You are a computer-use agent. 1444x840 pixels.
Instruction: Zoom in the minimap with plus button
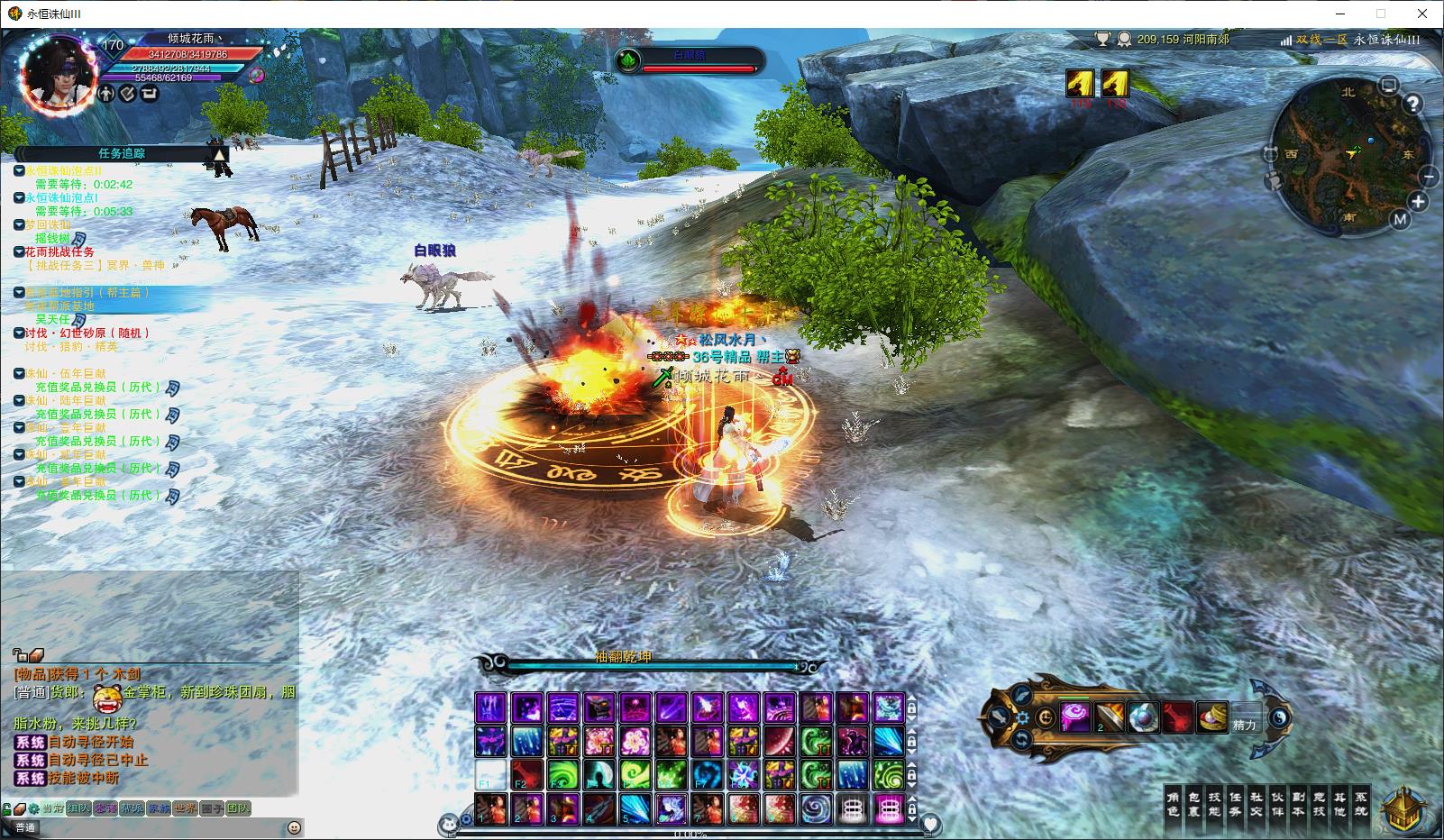pos(1418,202)
